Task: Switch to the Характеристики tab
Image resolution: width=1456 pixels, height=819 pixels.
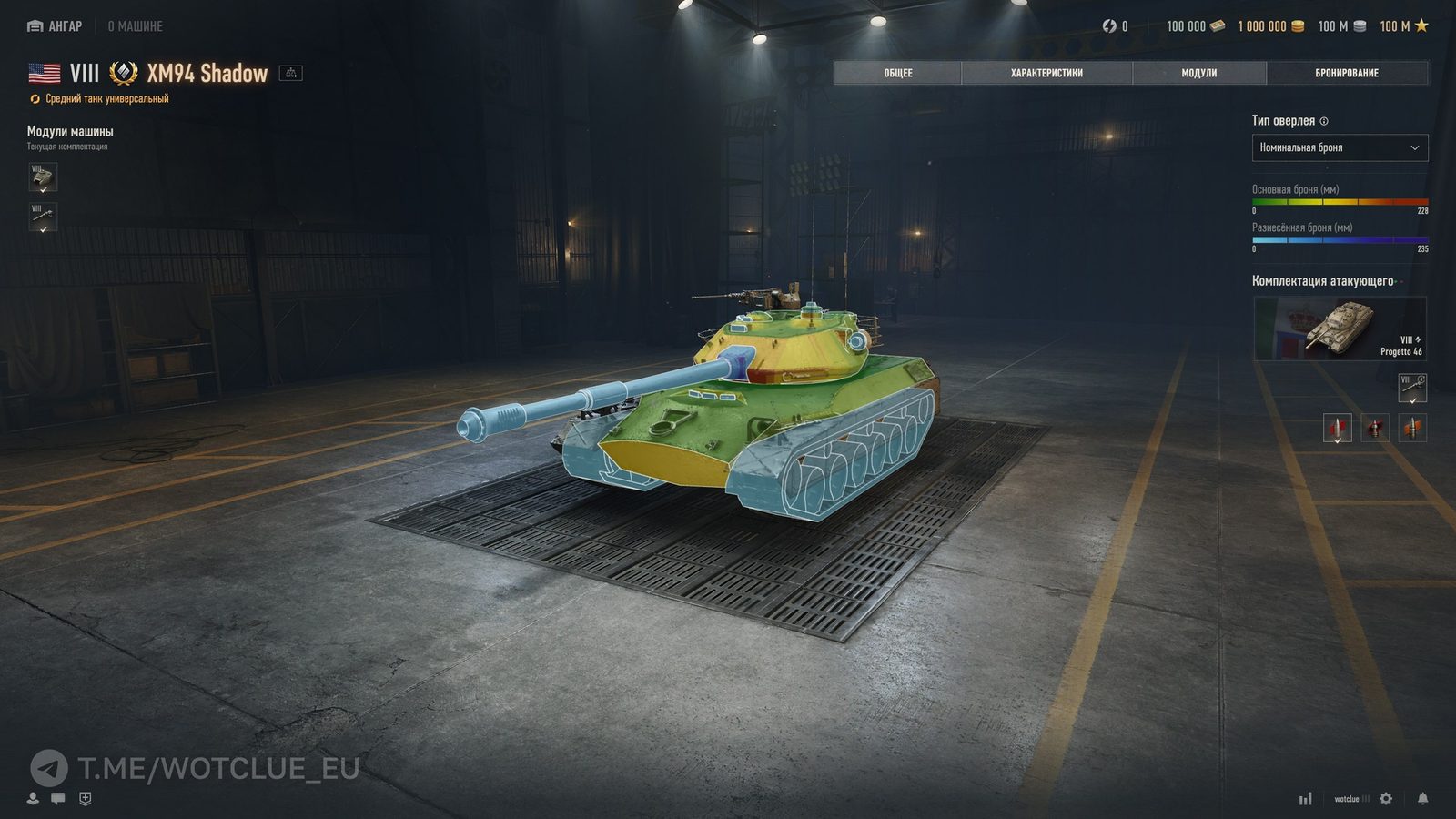Action: 1045,73
